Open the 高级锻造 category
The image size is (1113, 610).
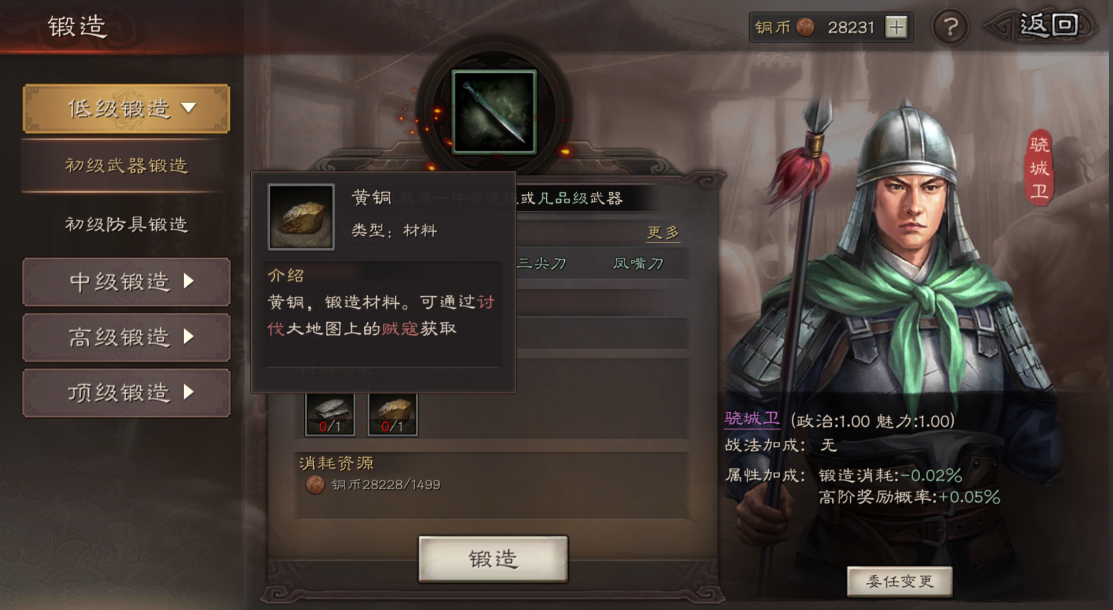(x=126, y=338)
